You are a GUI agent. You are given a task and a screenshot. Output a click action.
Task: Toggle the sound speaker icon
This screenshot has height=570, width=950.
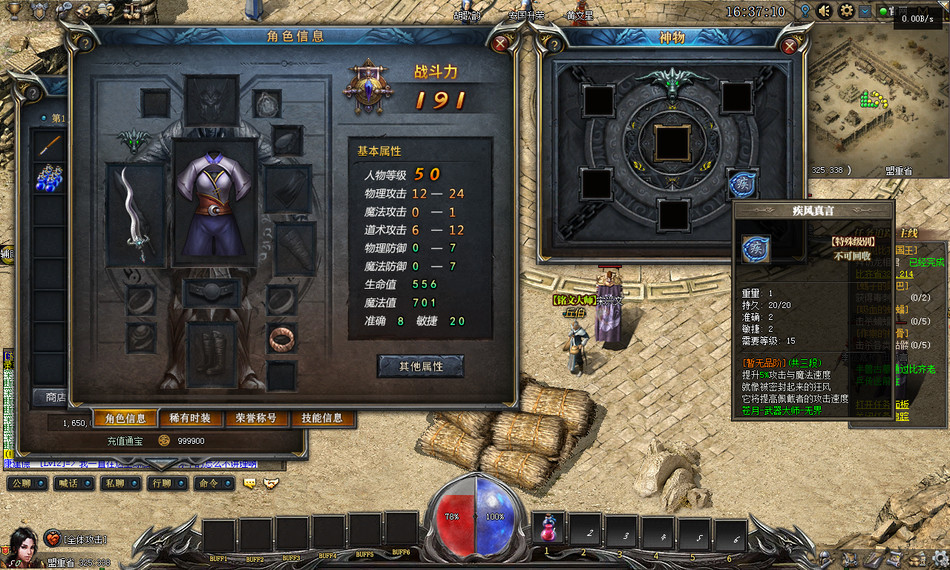825,11
